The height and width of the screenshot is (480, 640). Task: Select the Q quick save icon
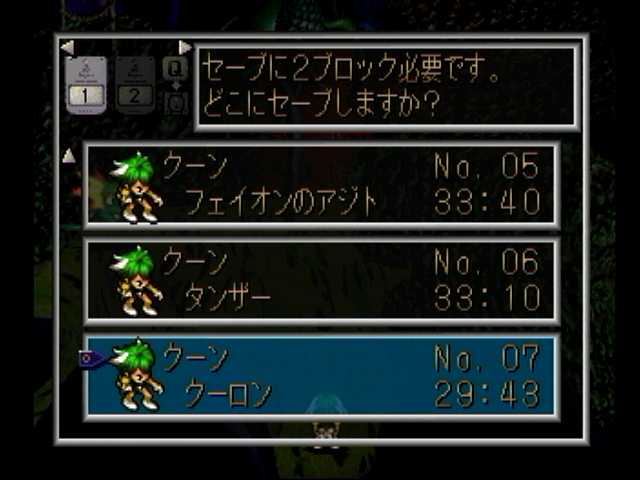[x=175, y=69]
